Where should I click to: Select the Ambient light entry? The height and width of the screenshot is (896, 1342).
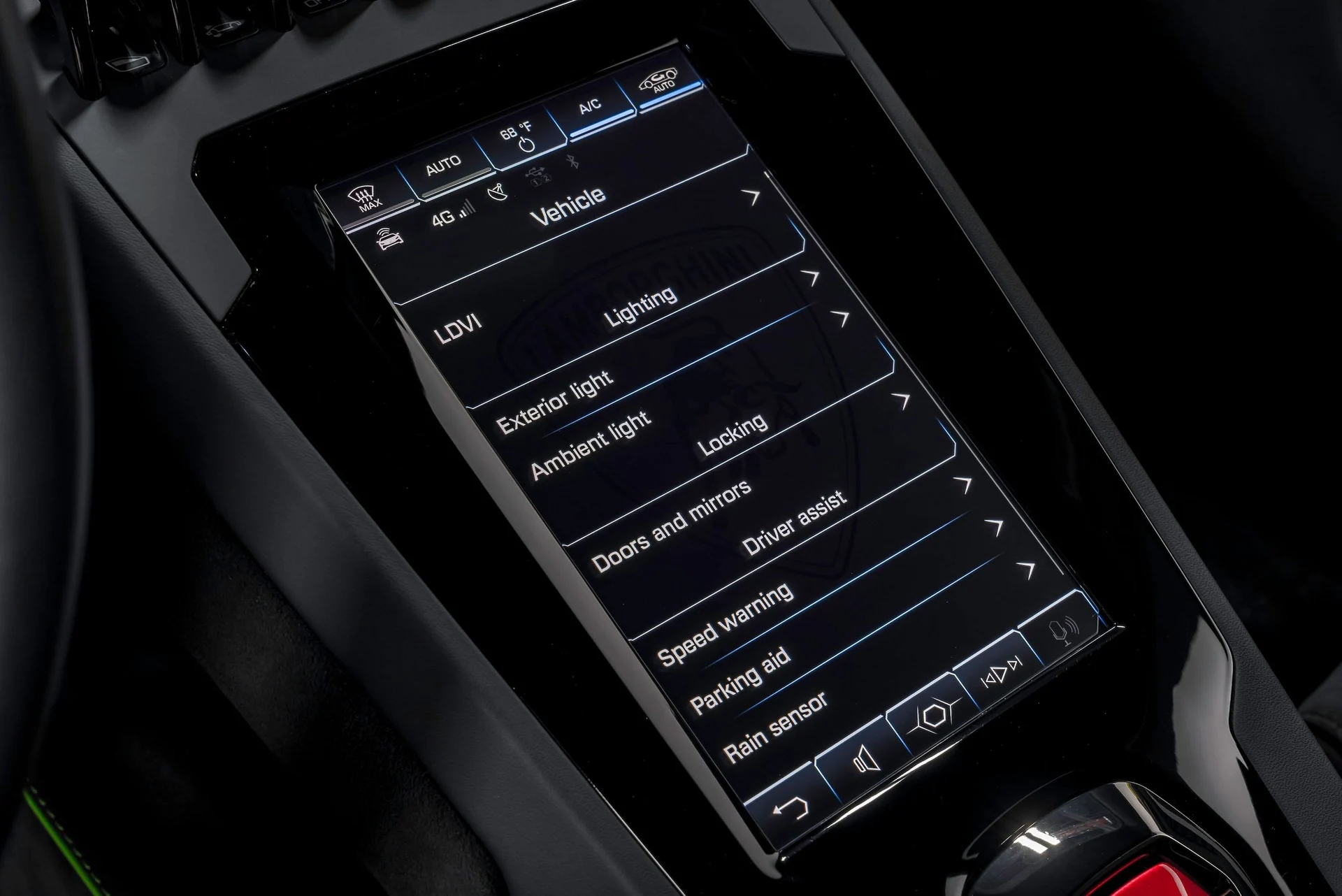(x=591, y=445)
